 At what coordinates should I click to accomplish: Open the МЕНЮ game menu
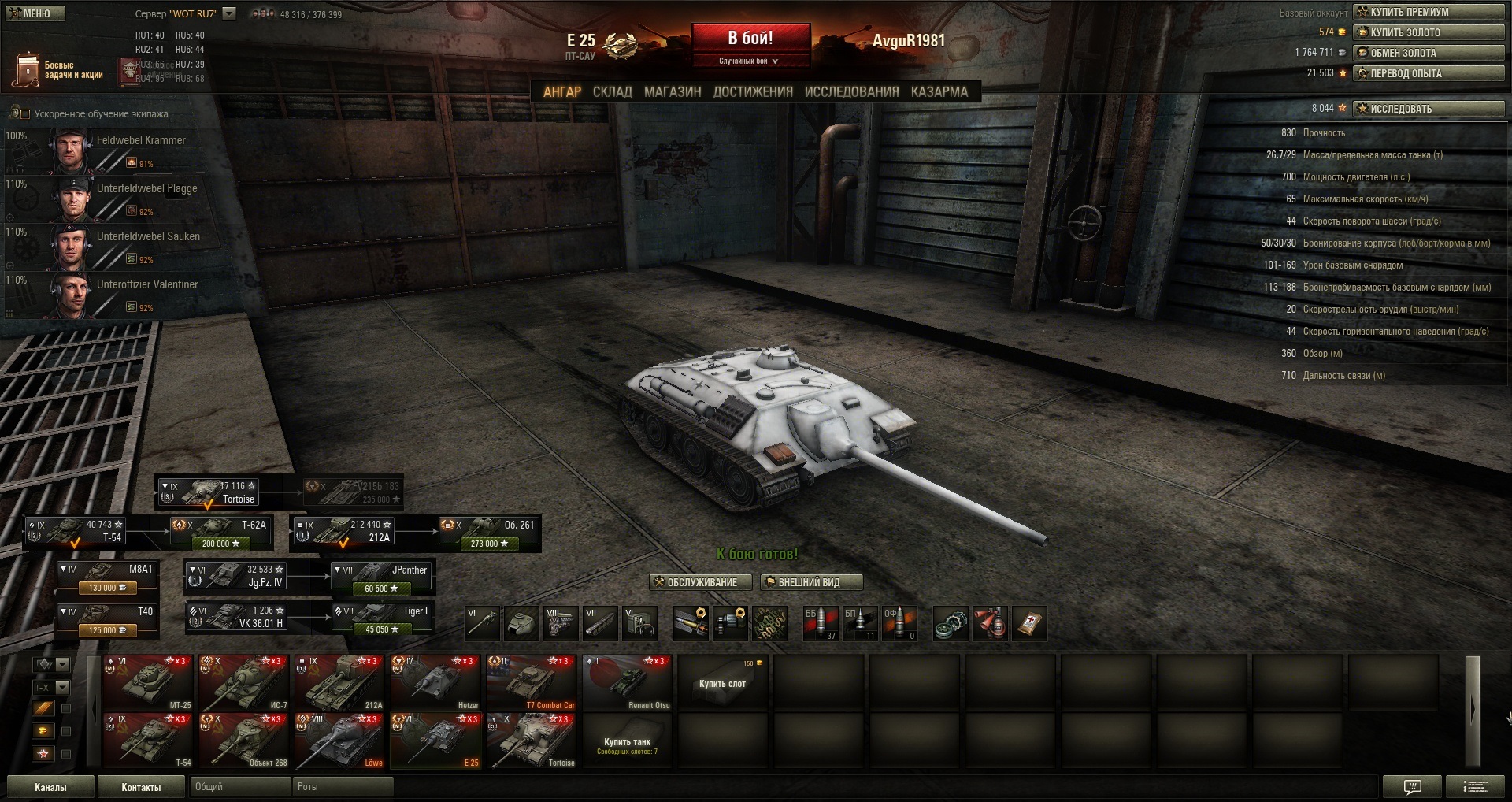click(x=34, y=13)
